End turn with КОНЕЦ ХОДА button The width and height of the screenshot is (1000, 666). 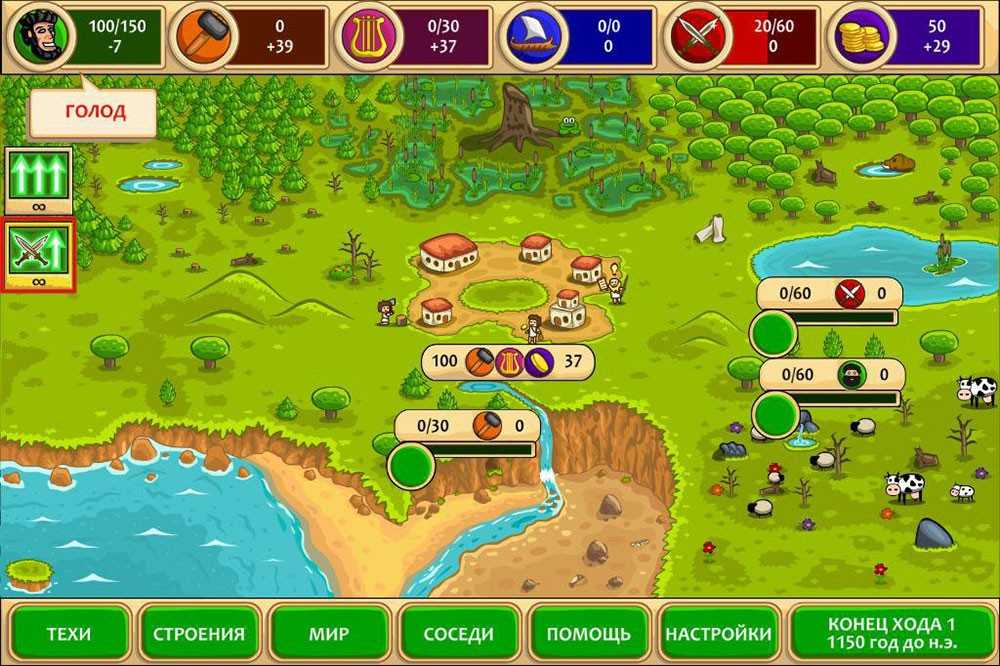891,632
